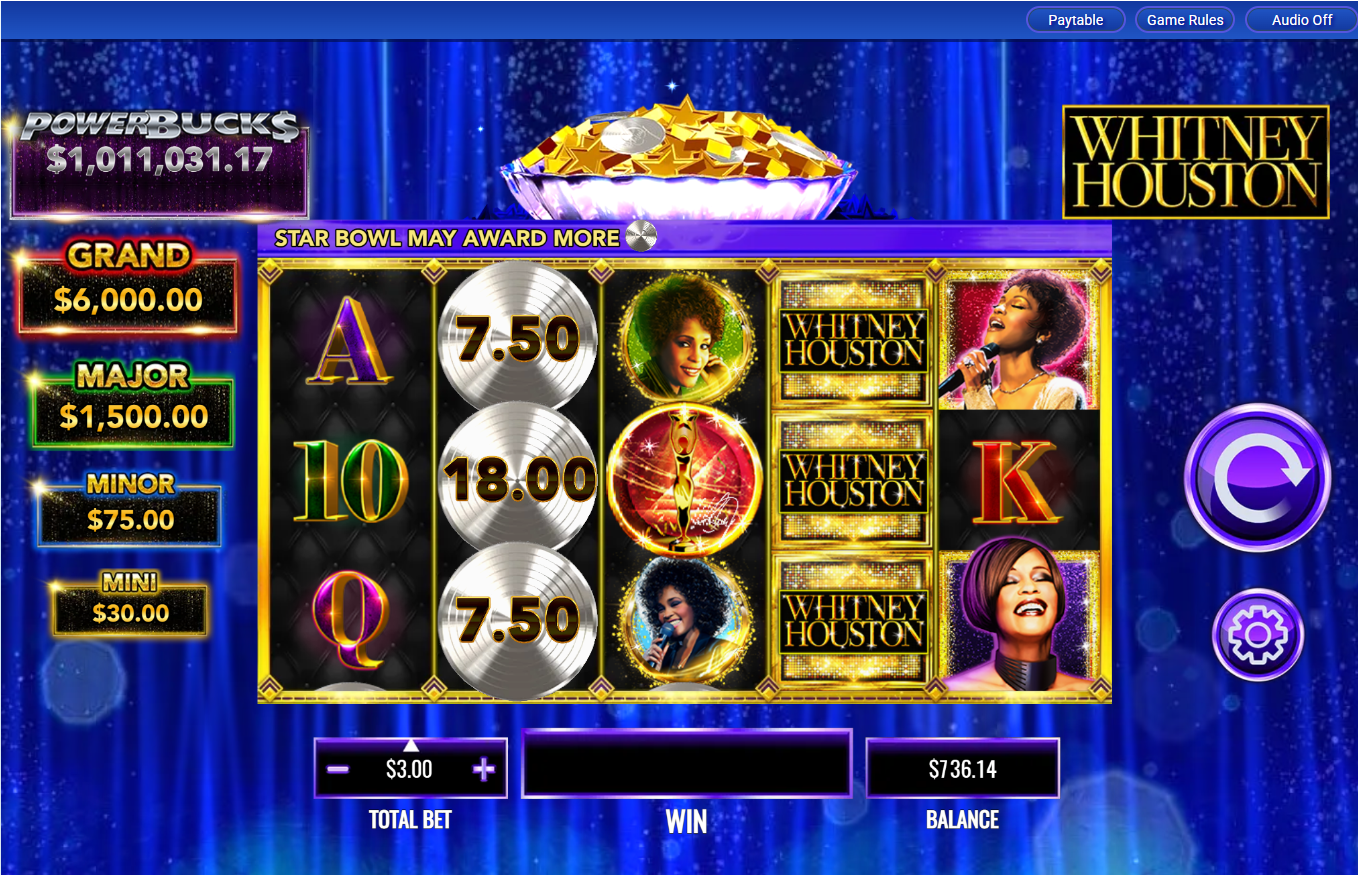This screenshot has width=1358, height=875.
Task: Click the Star Bowl disc icon in banner
Action: click(x=641, y=237)
